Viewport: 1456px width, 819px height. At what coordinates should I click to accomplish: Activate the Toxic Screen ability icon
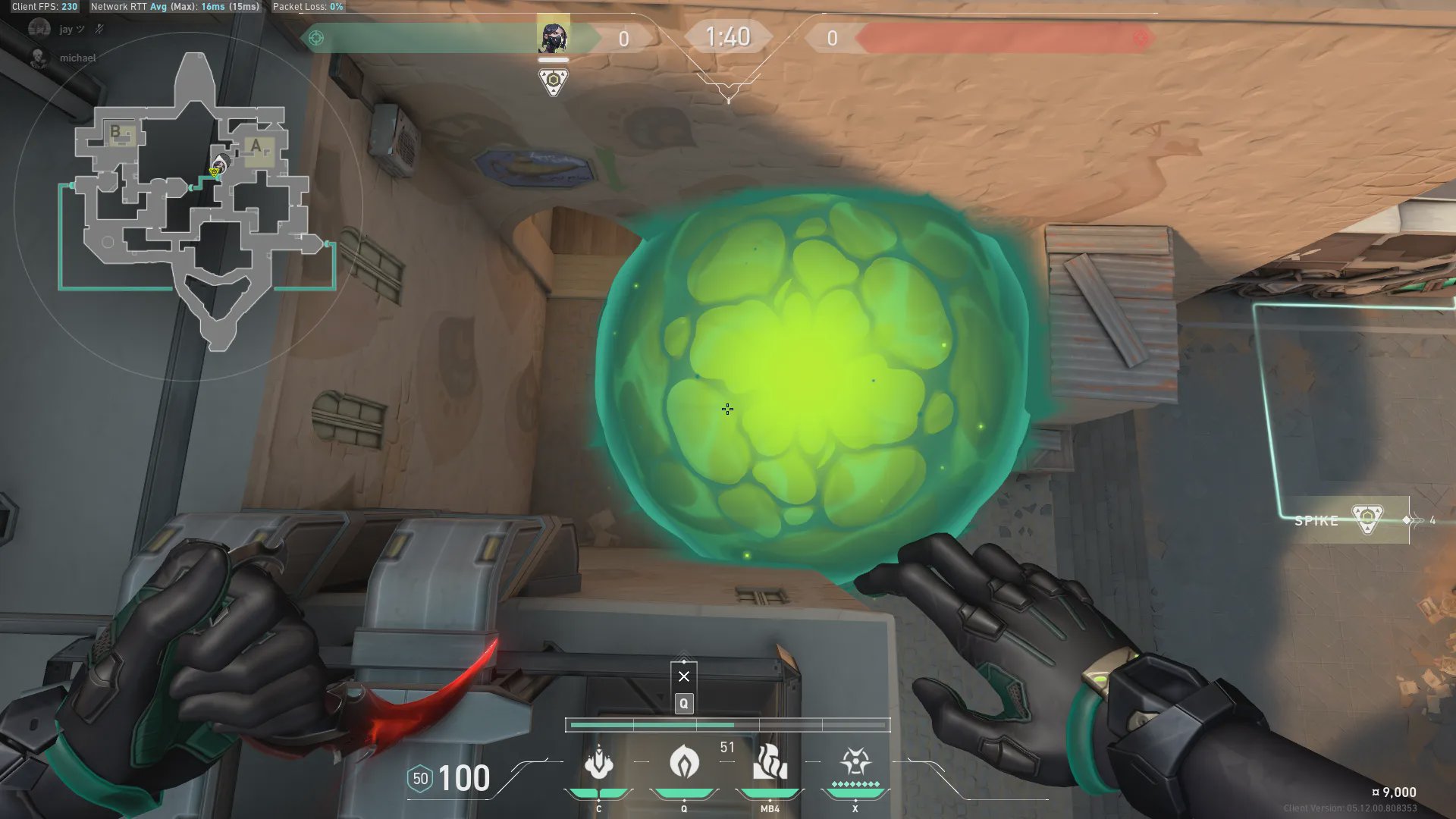tap(770, 762)
